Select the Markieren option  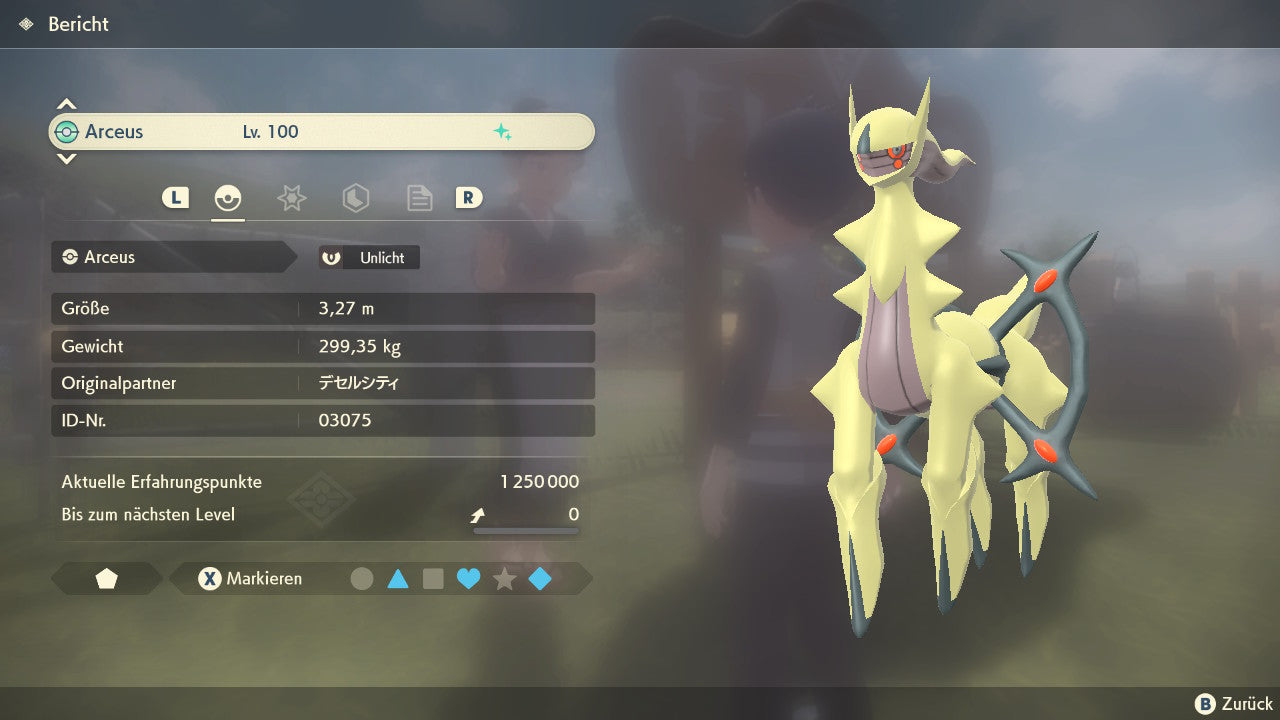click(x=251, y=579)
